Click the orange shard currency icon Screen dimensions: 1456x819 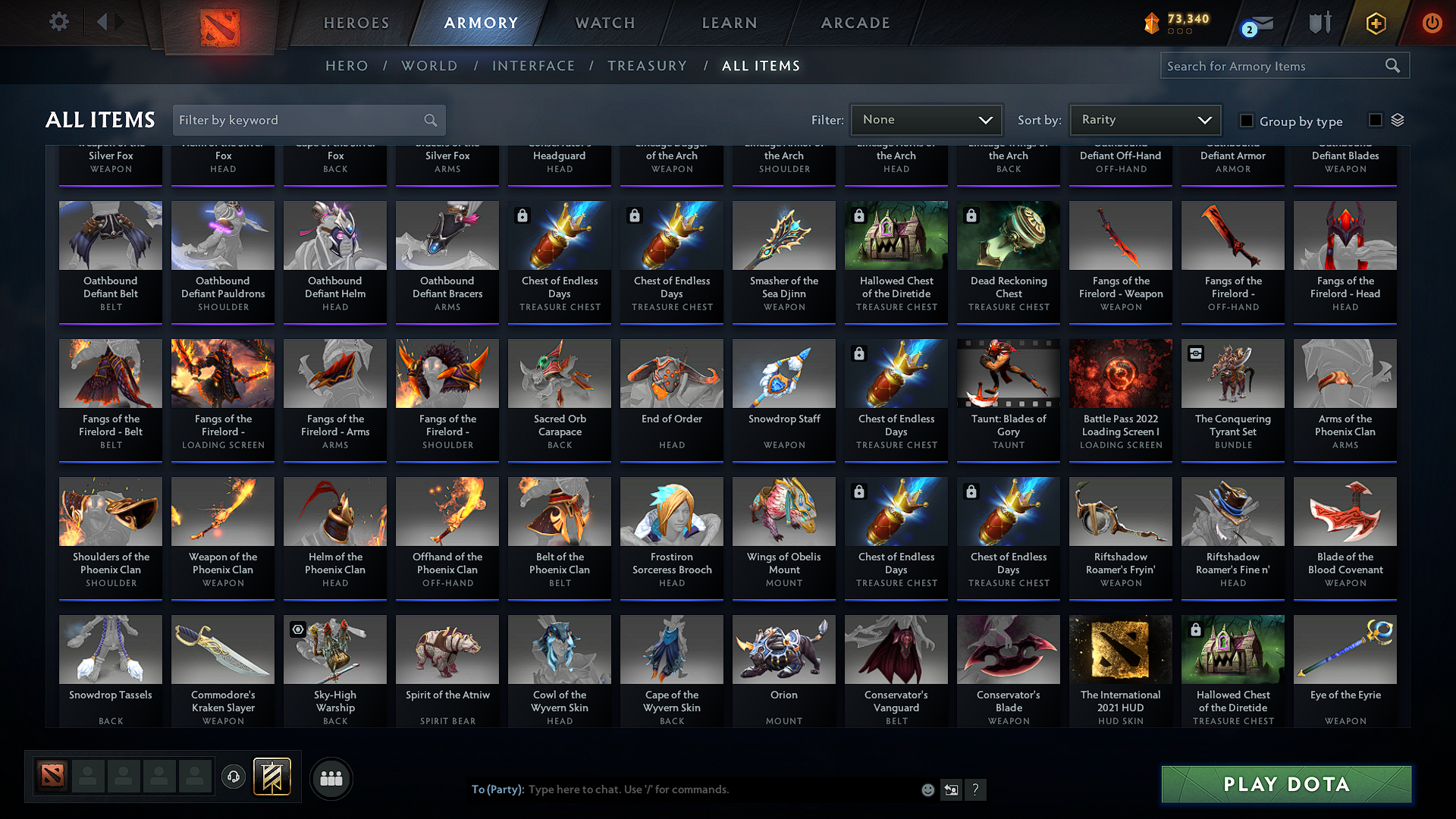[1151, 23]
